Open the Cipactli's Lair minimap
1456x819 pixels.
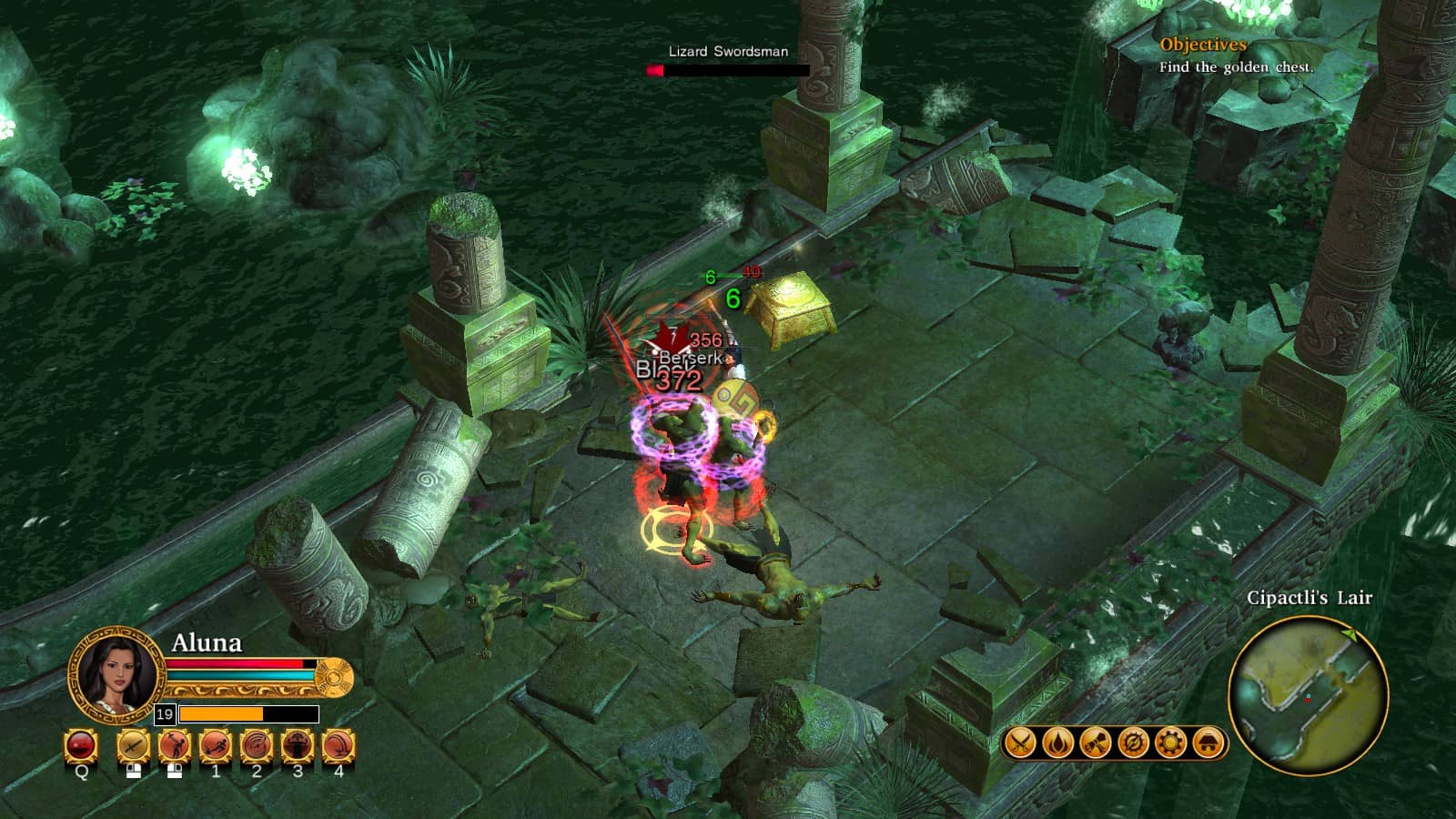[1308, 696]
